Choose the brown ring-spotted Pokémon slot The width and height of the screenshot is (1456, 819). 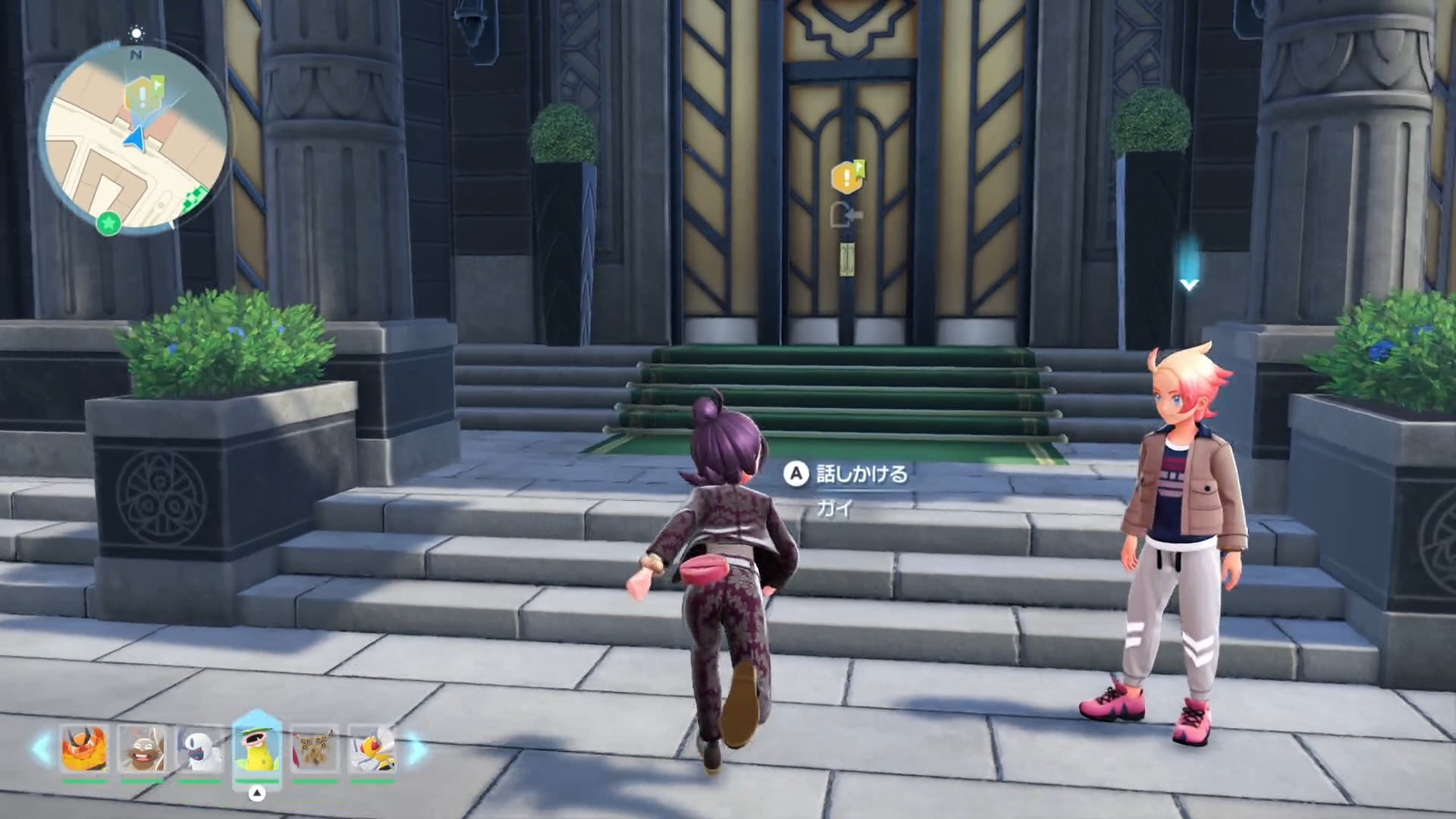315,748
